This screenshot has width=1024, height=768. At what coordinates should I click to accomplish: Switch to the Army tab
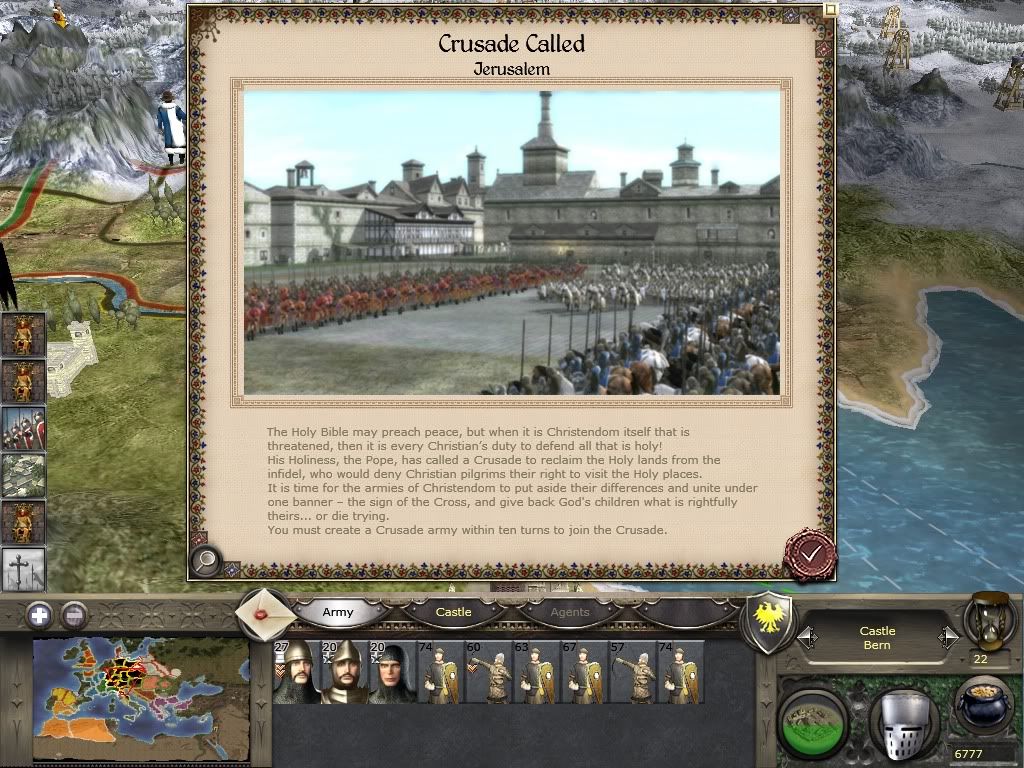pos(338,612)
